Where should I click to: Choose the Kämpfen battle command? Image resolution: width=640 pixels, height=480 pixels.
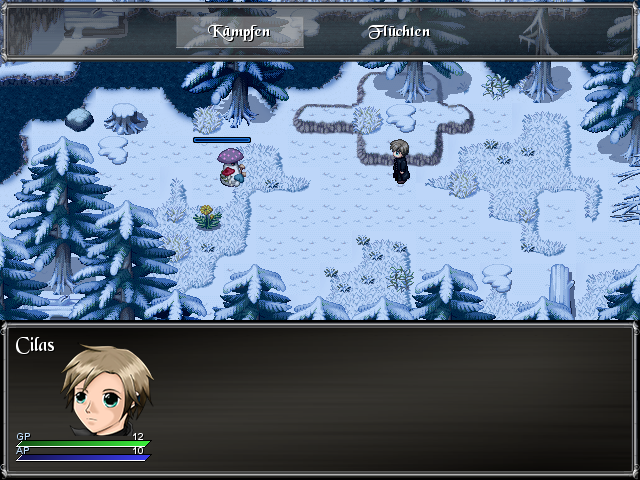pos(240,32)
